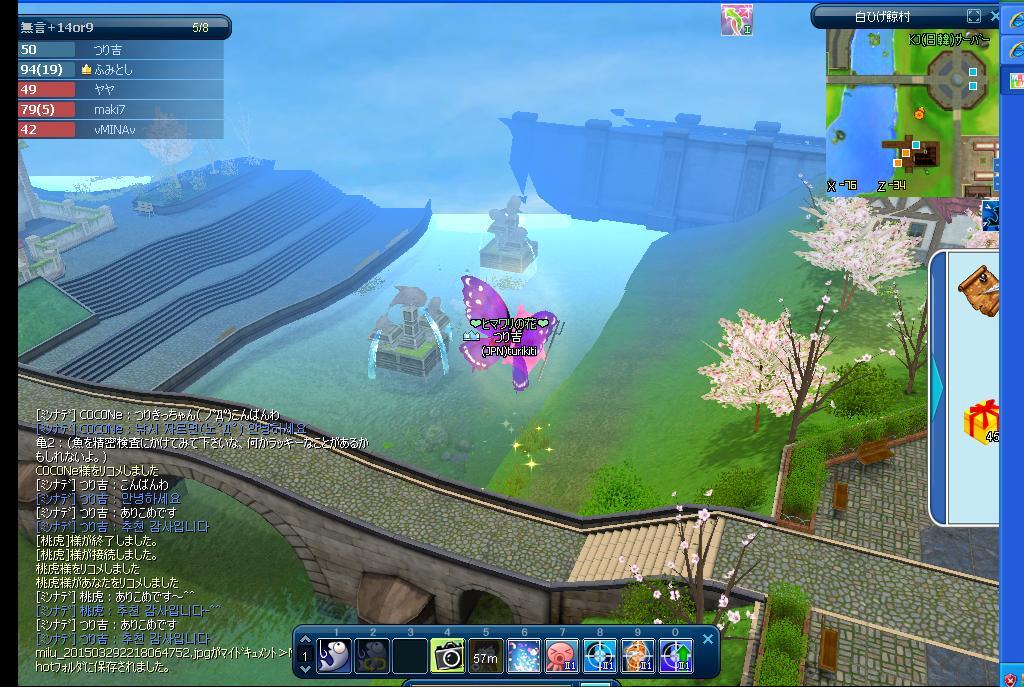Open the scroll icon in the side panel

pyautogui.click(x=978, y=291)
